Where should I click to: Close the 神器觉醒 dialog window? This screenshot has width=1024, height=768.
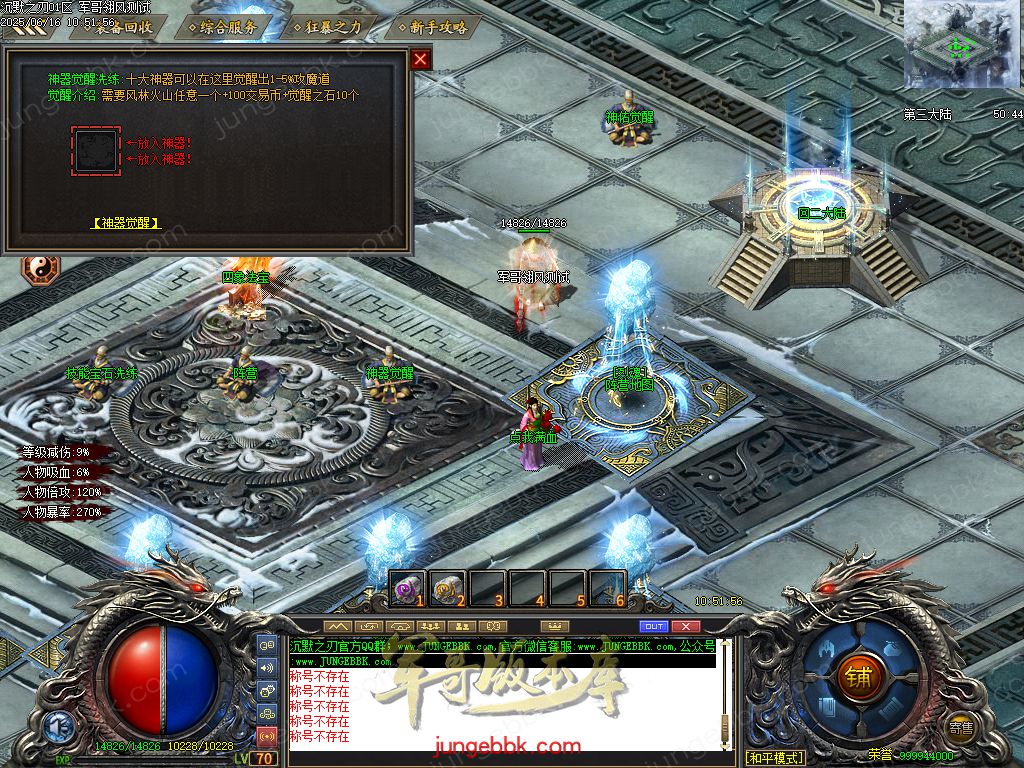pos(421,59)
